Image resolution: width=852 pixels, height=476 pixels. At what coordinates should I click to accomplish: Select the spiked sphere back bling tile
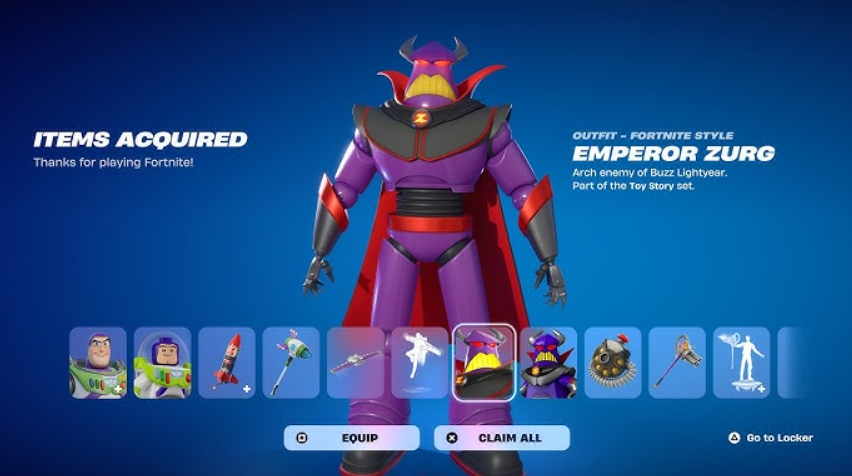(x=613, y=363)
